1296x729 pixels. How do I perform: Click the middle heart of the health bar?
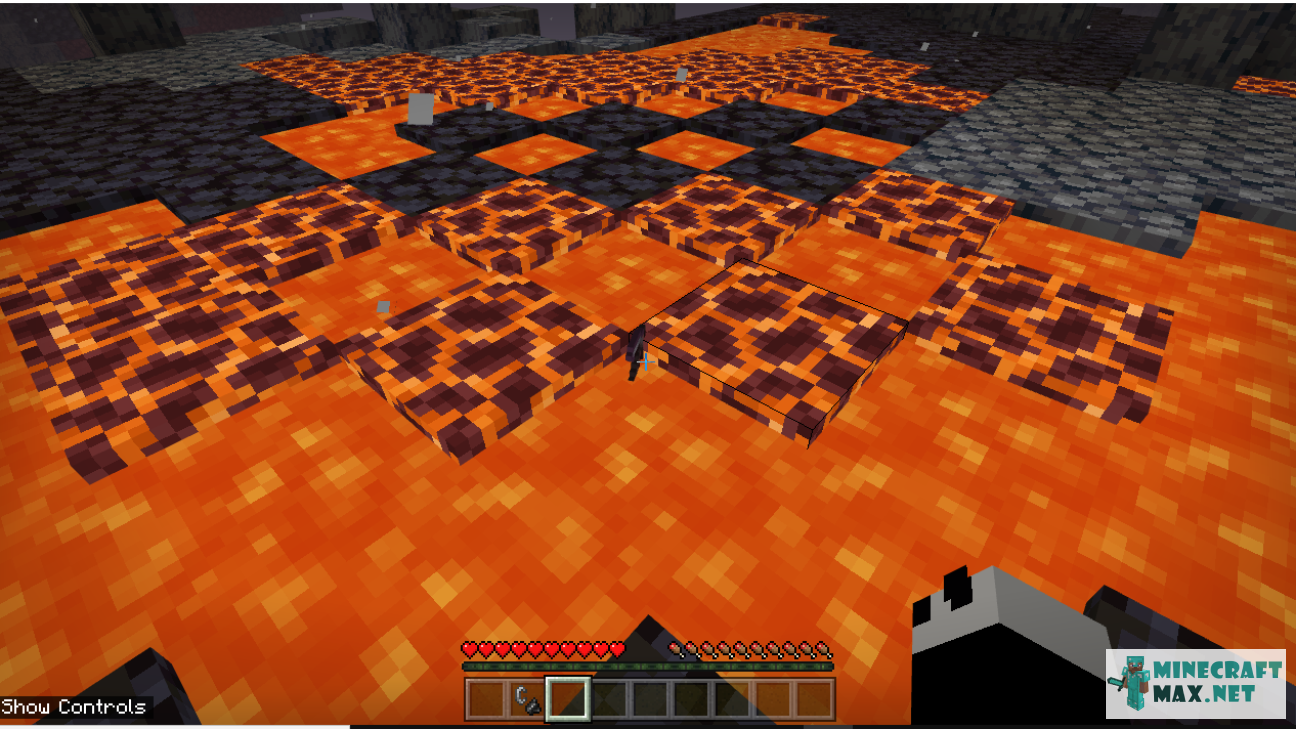pyautogui.click(x=540, y=646)
